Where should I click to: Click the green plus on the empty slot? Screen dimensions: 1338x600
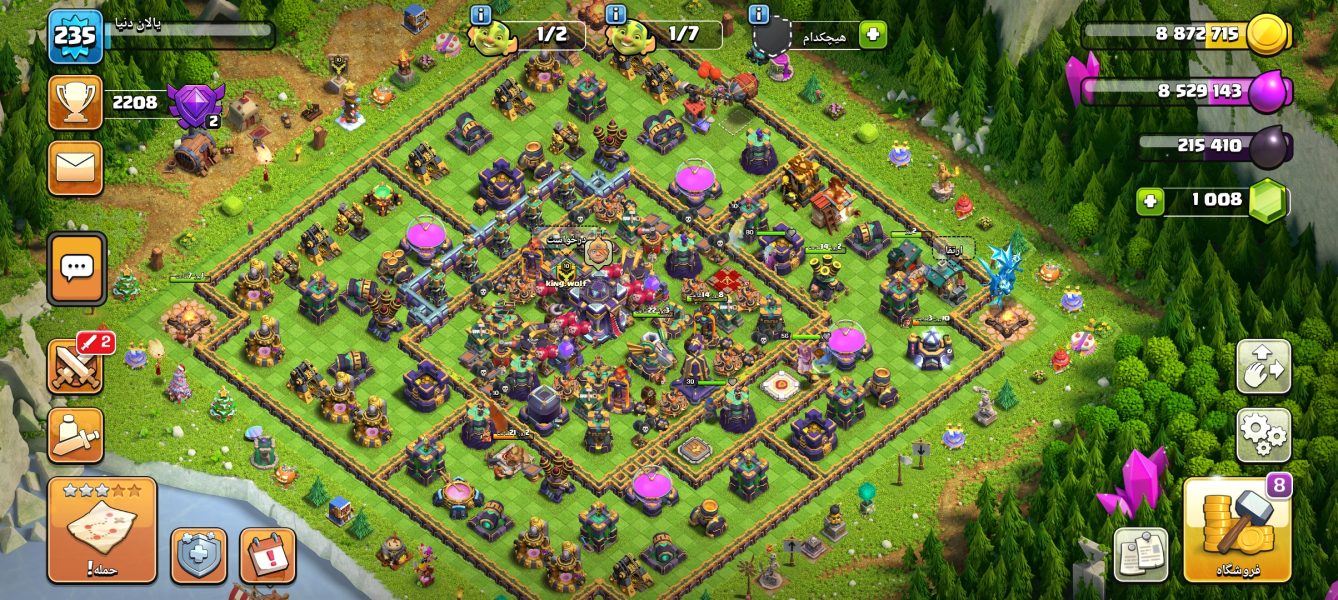[872, 35]
